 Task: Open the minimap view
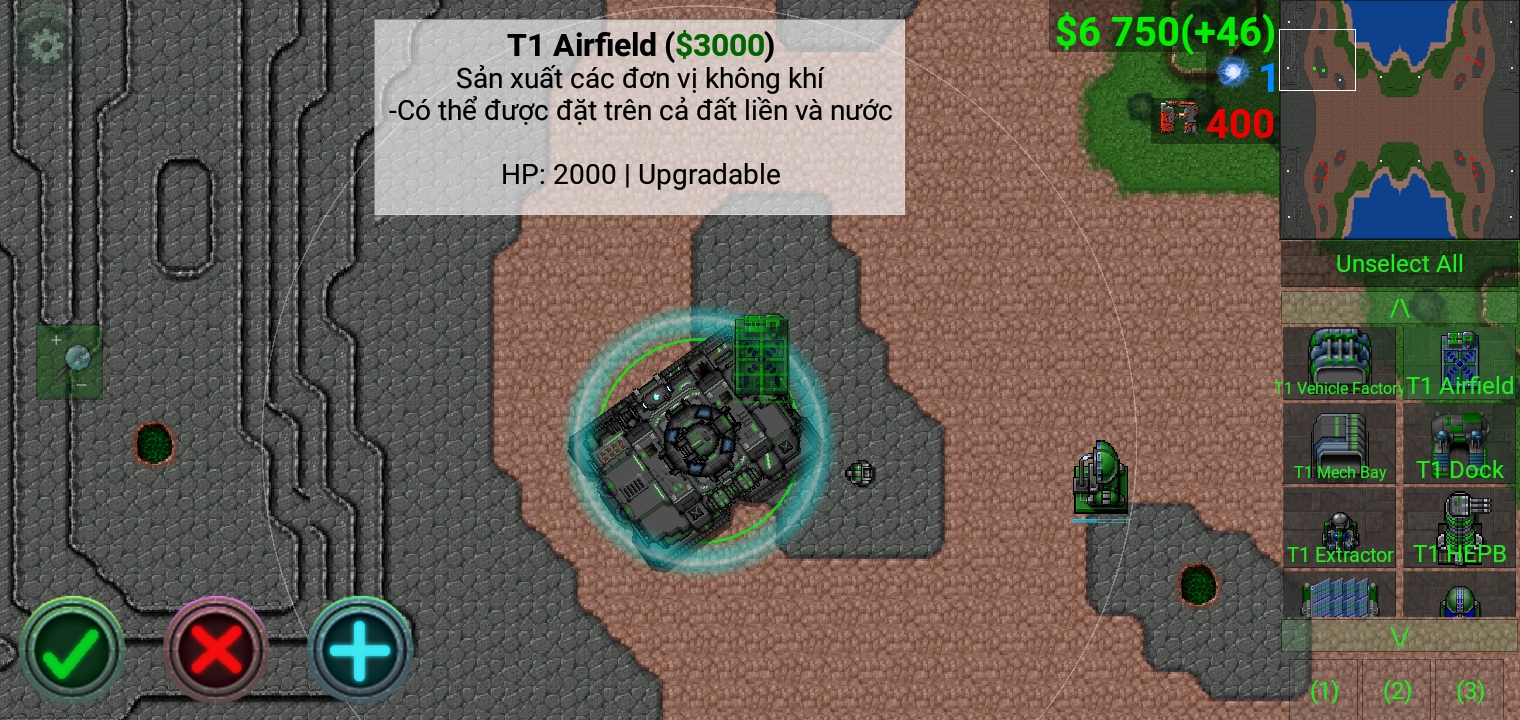[x=1398, y=120]
